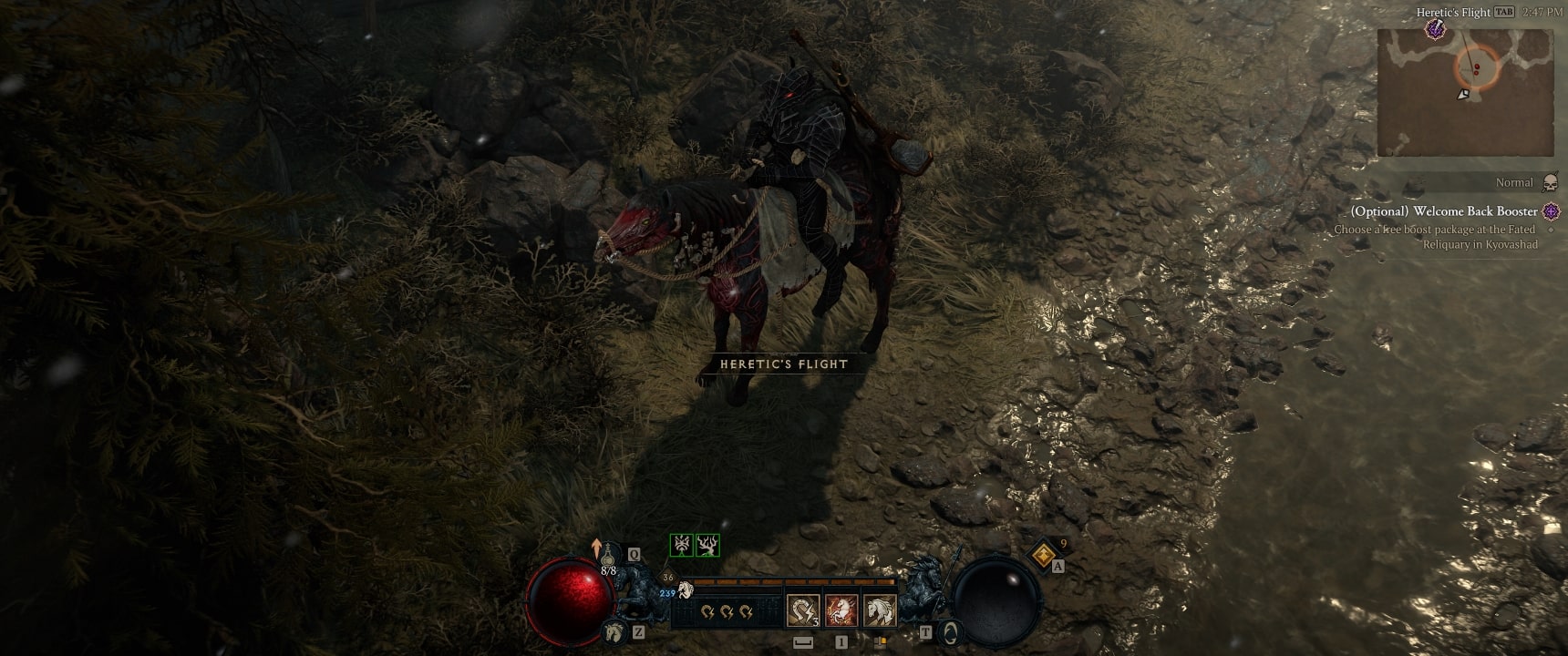The height and width of the screenshot is (656, 1568).
Task: Open the gold diamond notification icon
Action: pyautogui.click(x=1044, y=552)
